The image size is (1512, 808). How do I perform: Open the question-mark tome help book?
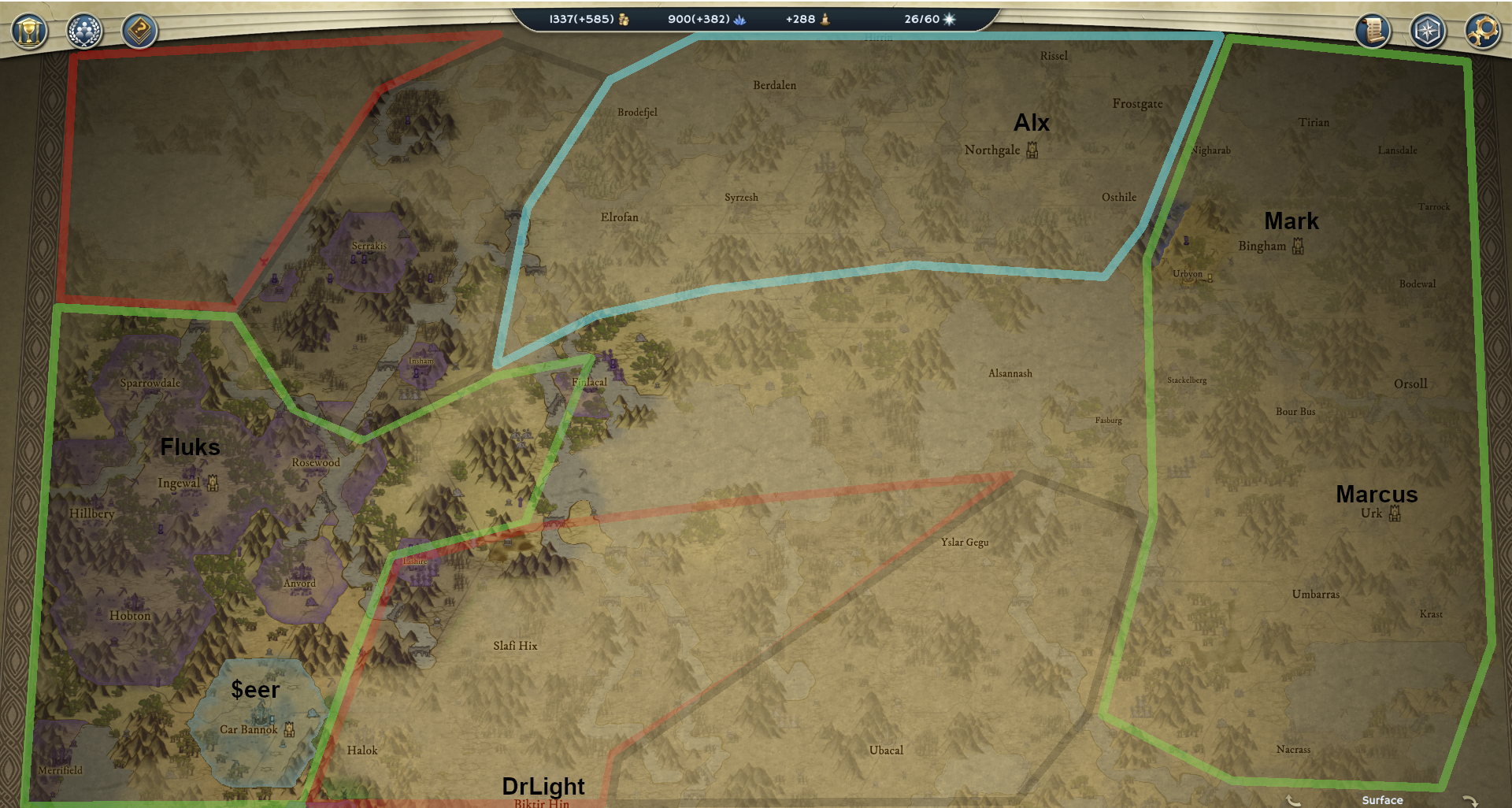pyautogui.click(x=139, y=32)
